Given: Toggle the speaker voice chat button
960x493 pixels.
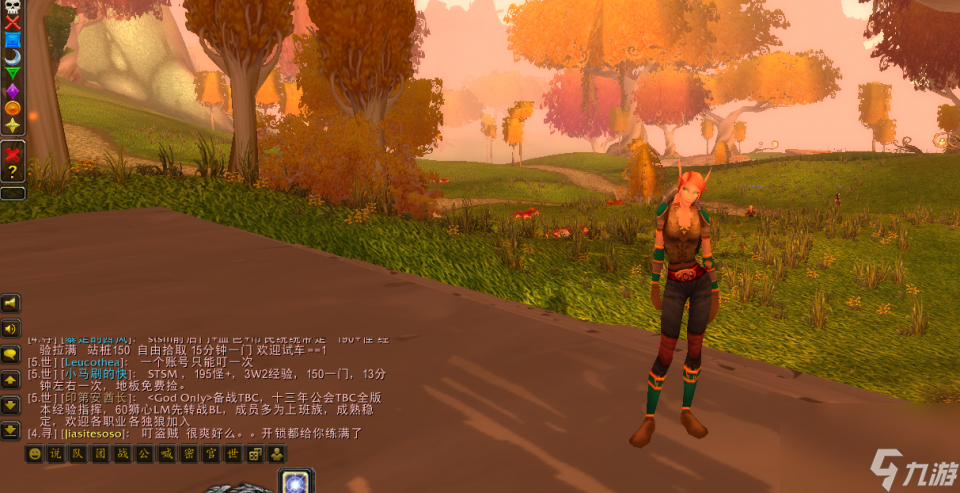Looking at the screenshot, I should tap(11, 328).
